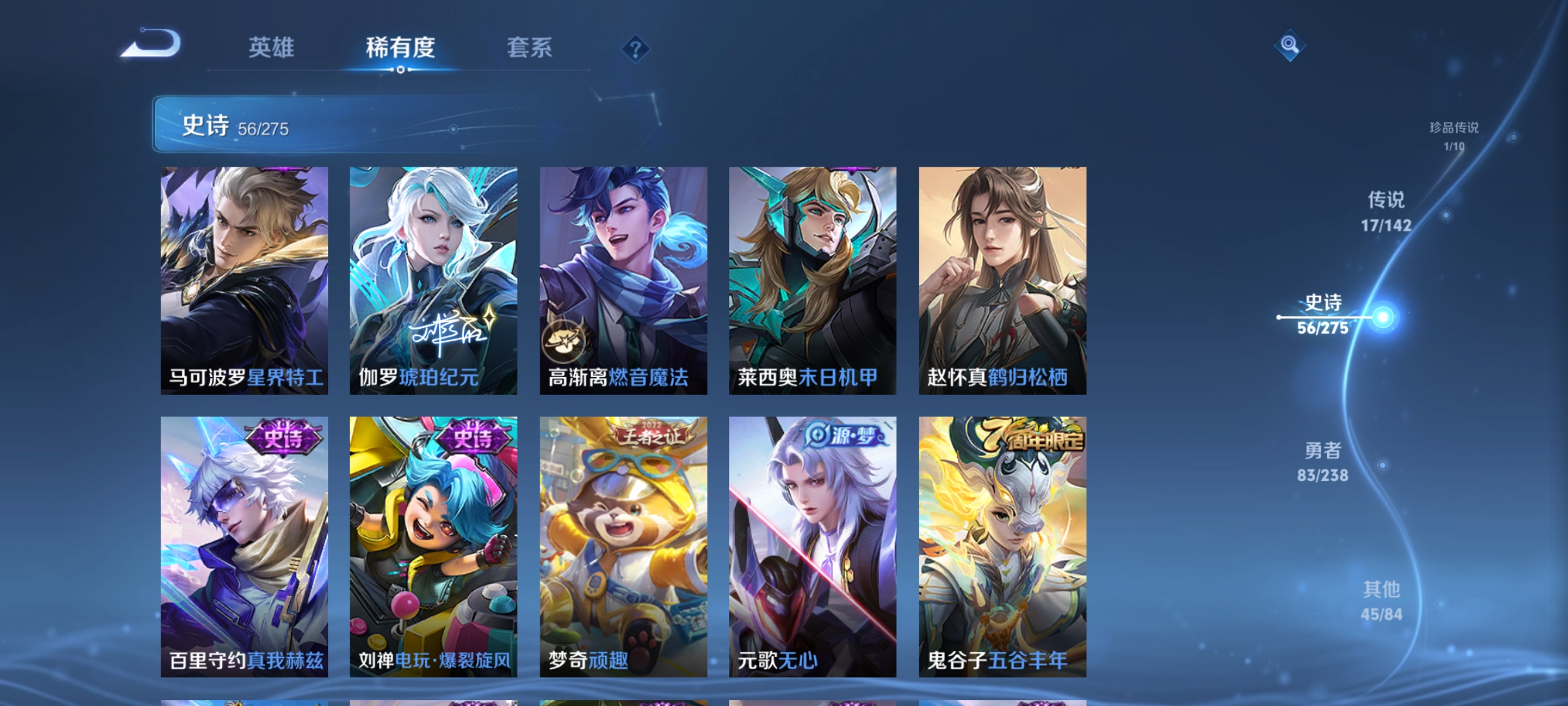Click the help question mark icon
Image resolution: width=1568 pixels, height=706 pixels.
click(x=634, y=49)
